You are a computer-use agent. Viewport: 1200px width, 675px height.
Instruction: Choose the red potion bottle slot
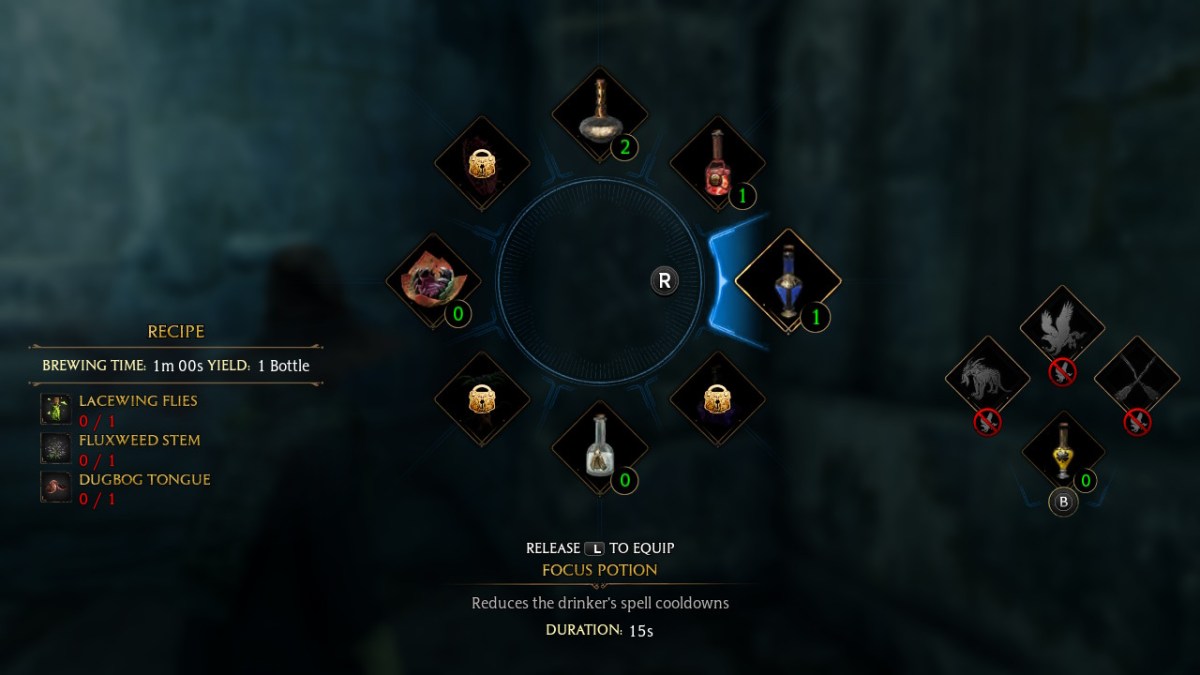coord(716,163)
